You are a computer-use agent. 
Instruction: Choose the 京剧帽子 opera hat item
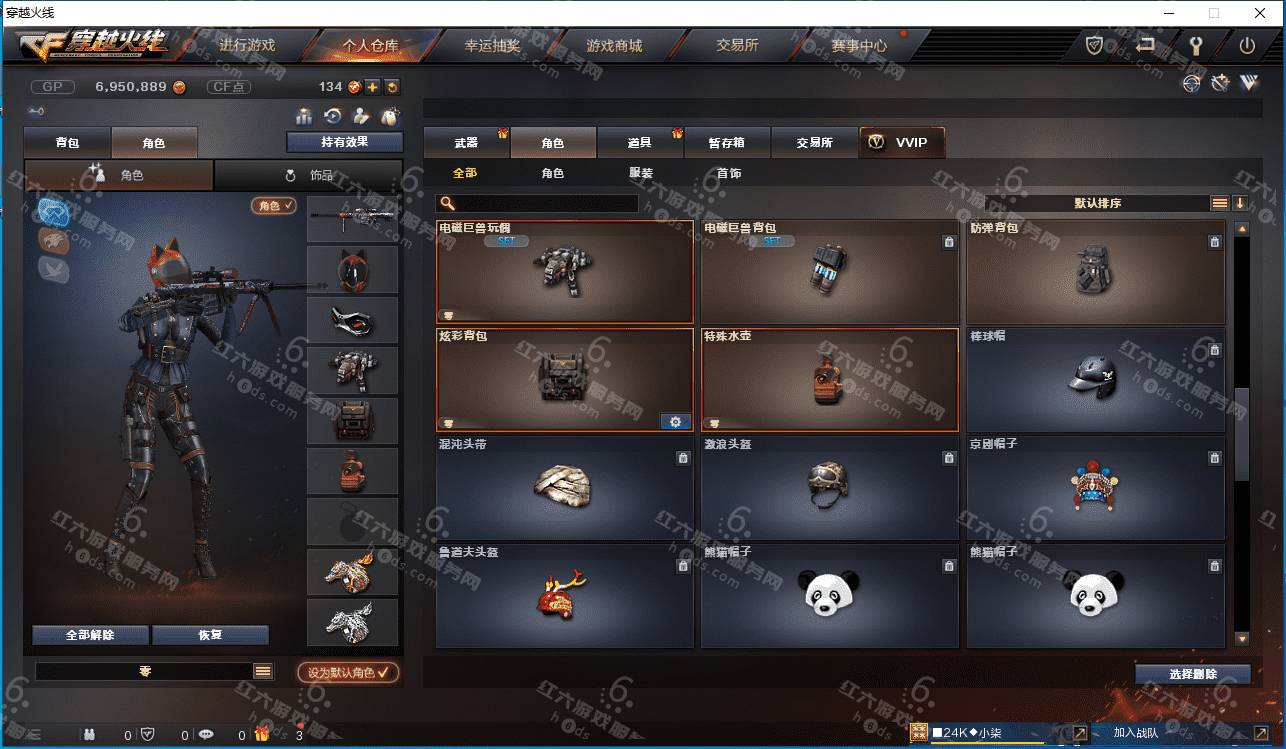point(1095,488)
